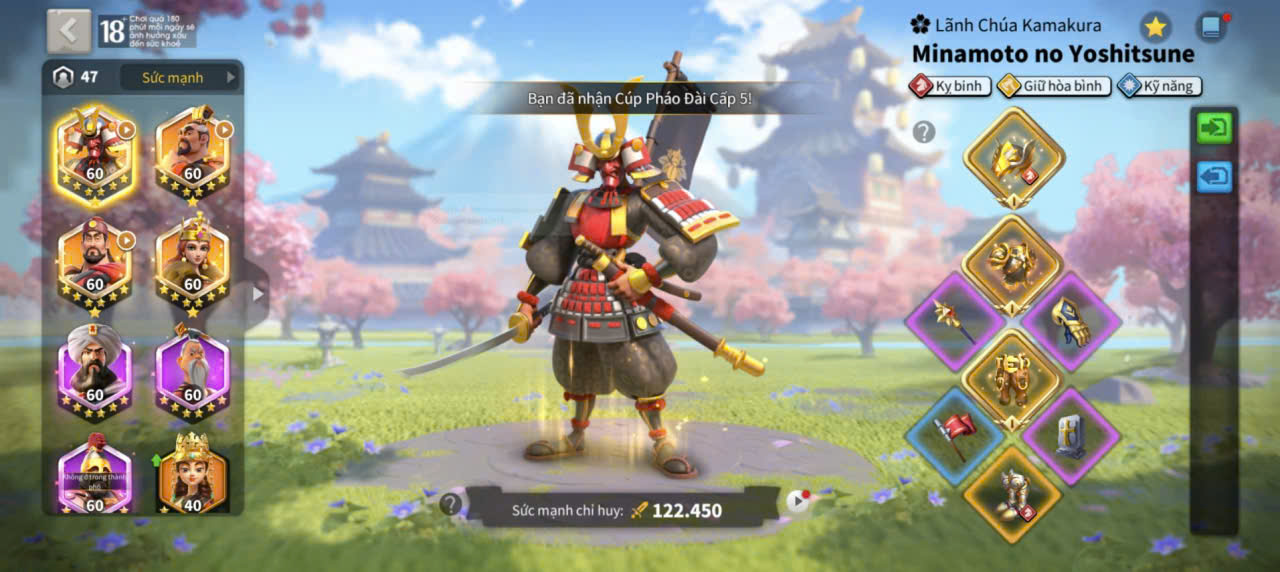Open help icon beside Sức mạnh chỉ huy

pyautogui.click(x=451, y=504)
